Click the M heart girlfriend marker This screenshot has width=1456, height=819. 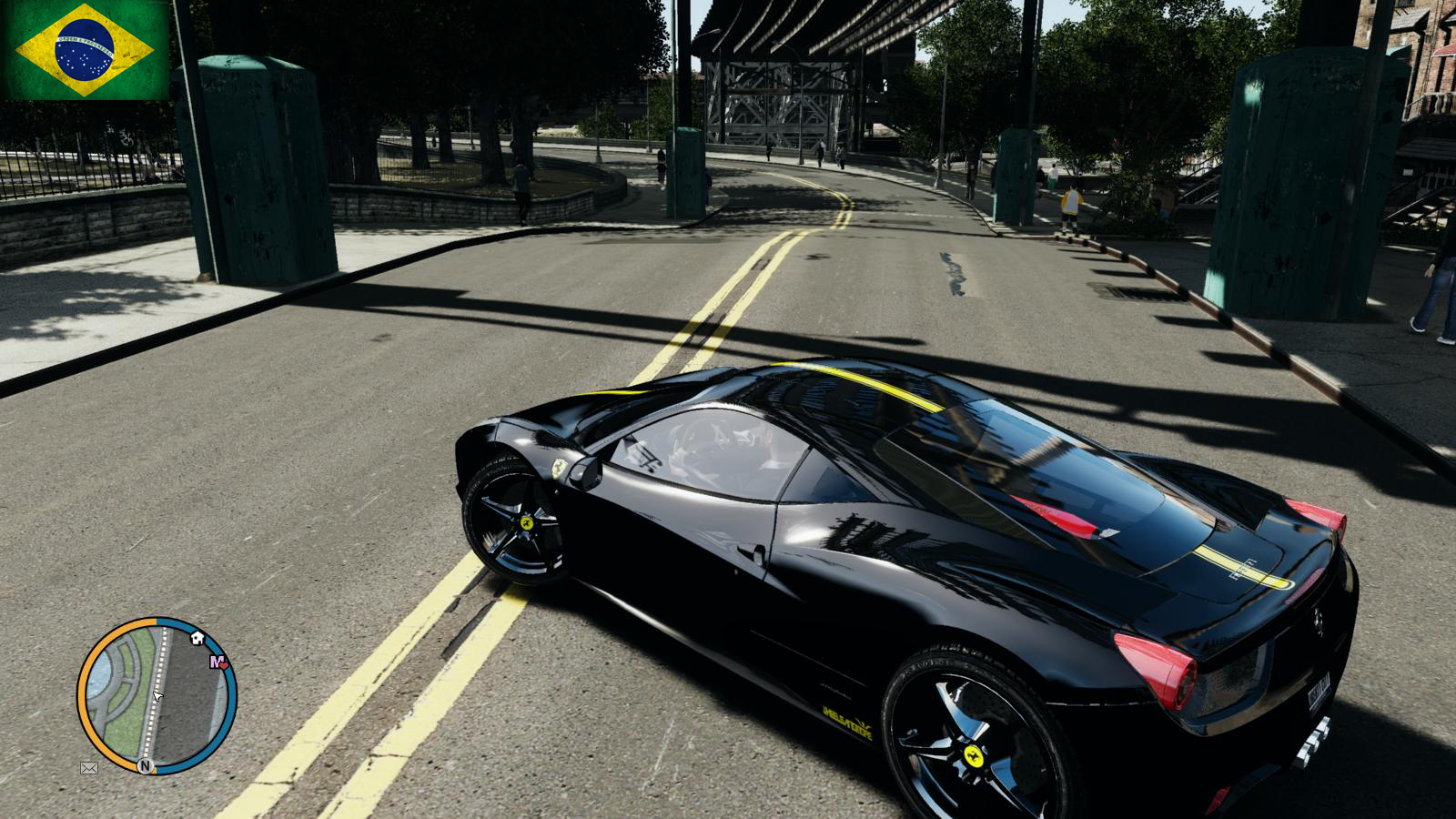click(218, 662)
